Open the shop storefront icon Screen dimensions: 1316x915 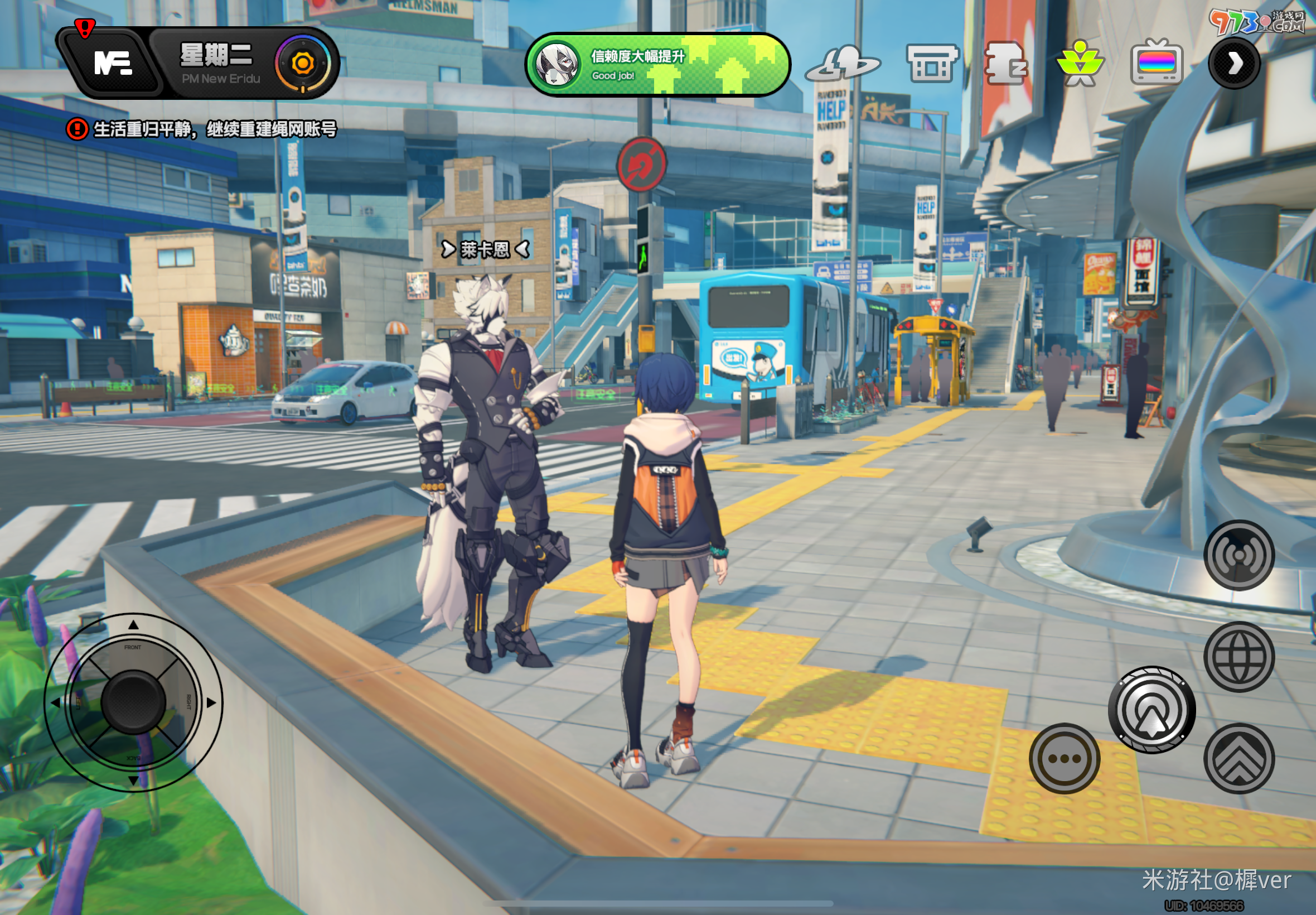pos(932,64)
